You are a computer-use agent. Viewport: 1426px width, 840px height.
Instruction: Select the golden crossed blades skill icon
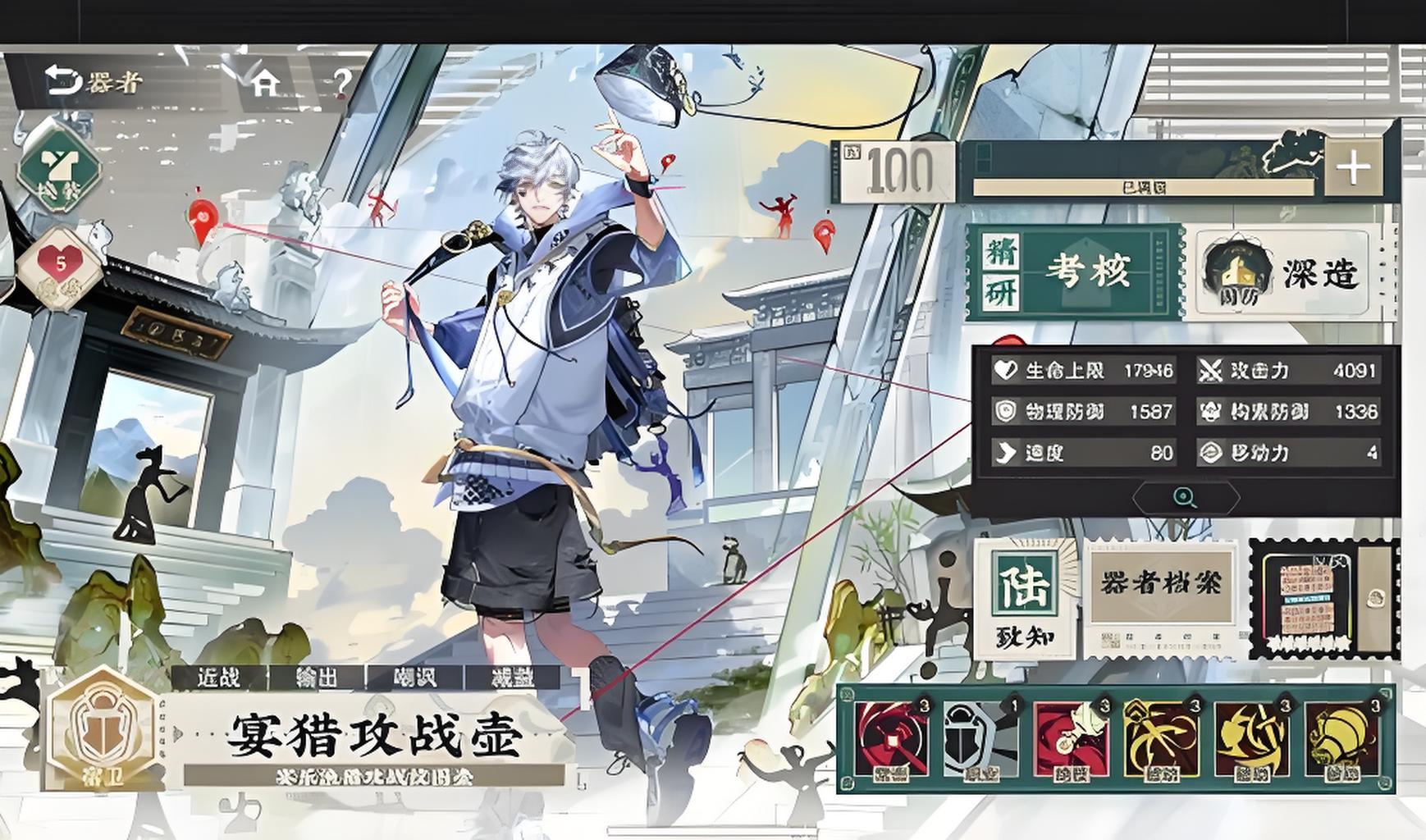click(x=1250, y=739)
